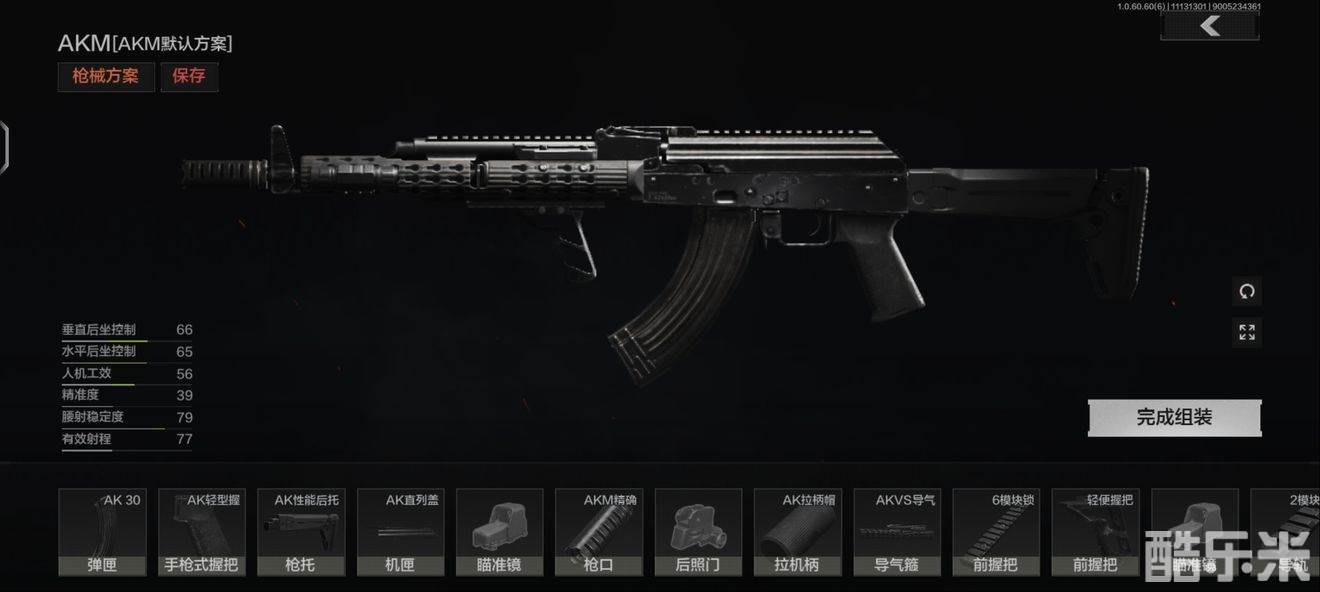Reset weapon view with the rotate icon

[1246, 292]
